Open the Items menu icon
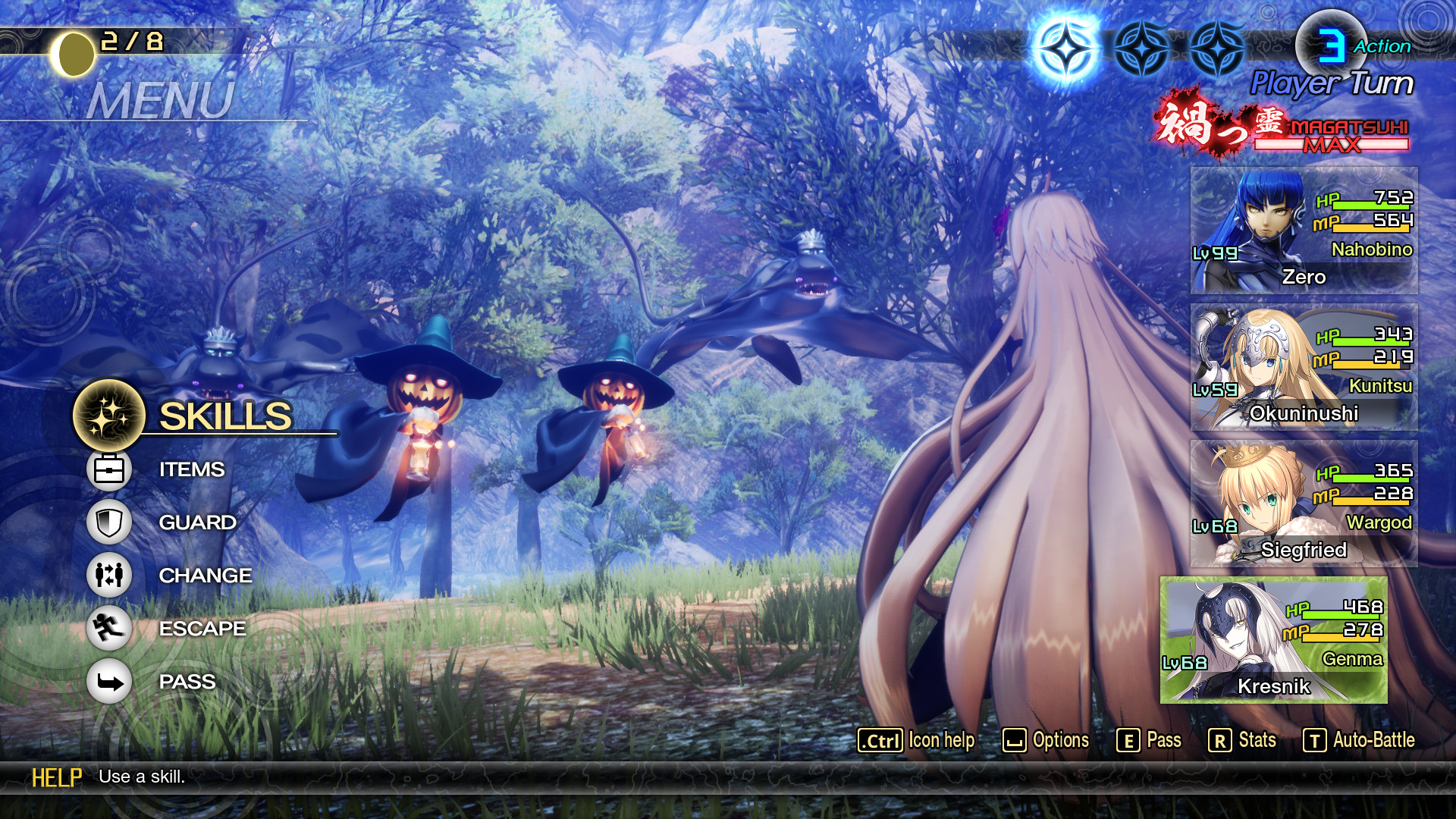Image resolution: width=1456 pixels, height=819 pixels. (109, 469)
